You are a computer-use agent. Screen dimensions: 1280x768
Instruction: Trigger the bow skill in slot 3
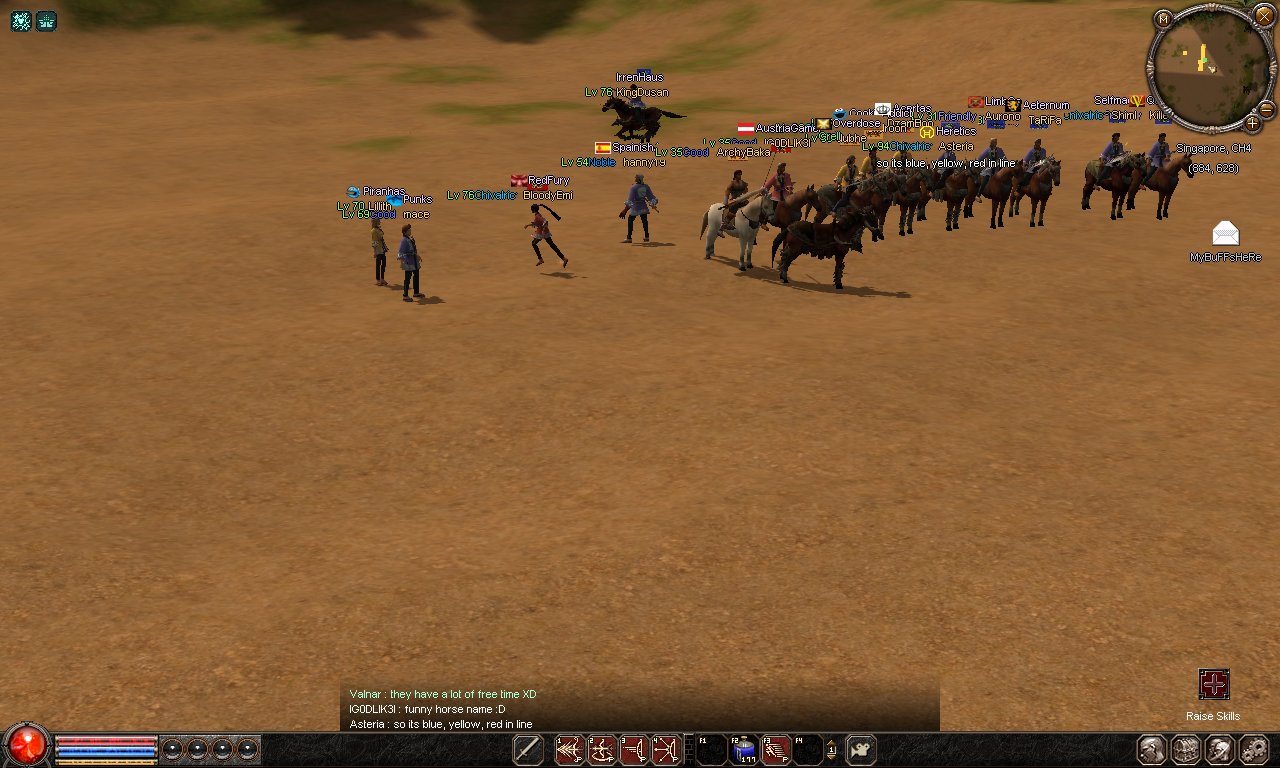point(634,749)
